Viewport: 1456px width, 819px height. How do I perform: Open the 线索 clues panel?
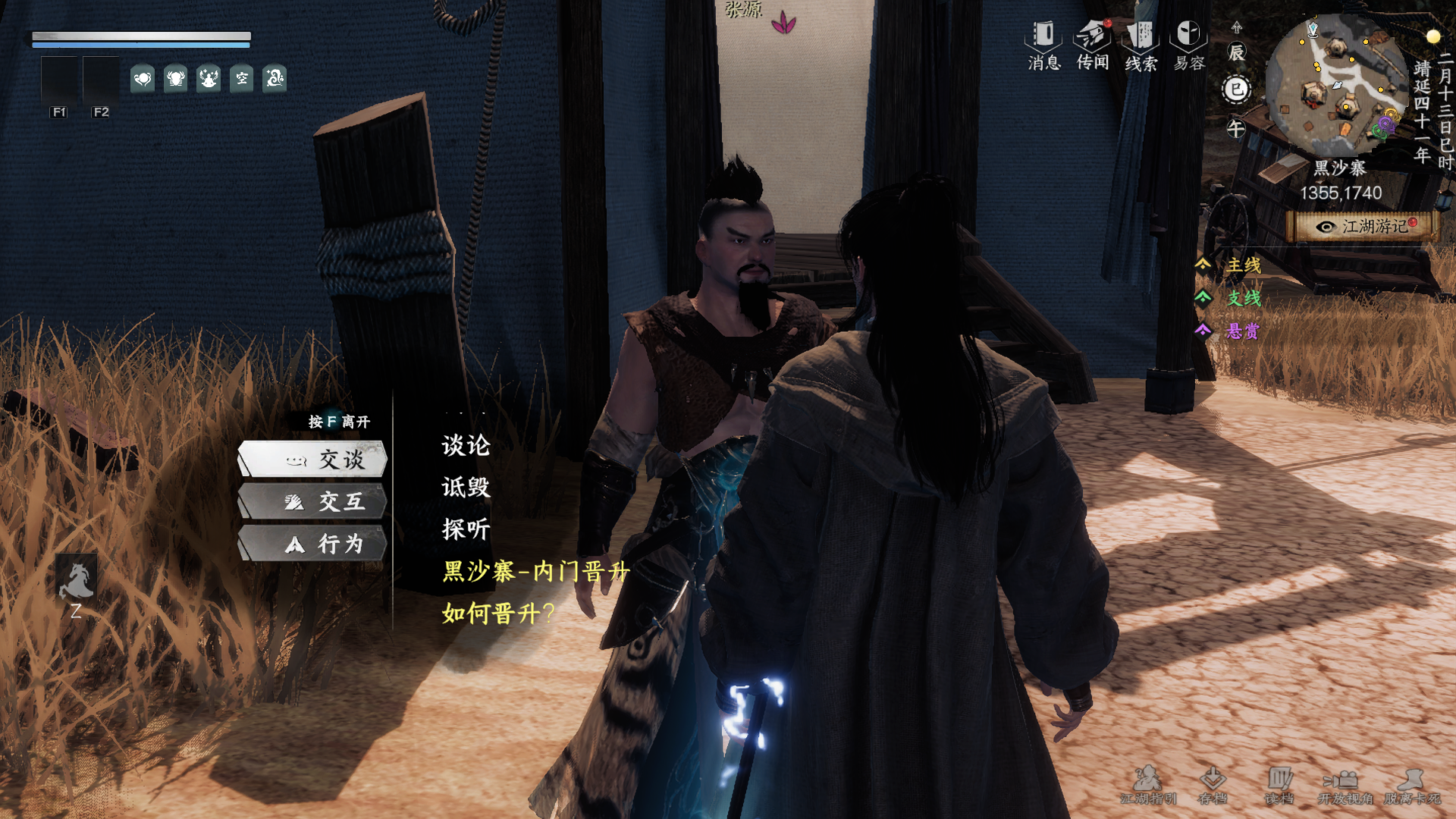click(1141, 44)
